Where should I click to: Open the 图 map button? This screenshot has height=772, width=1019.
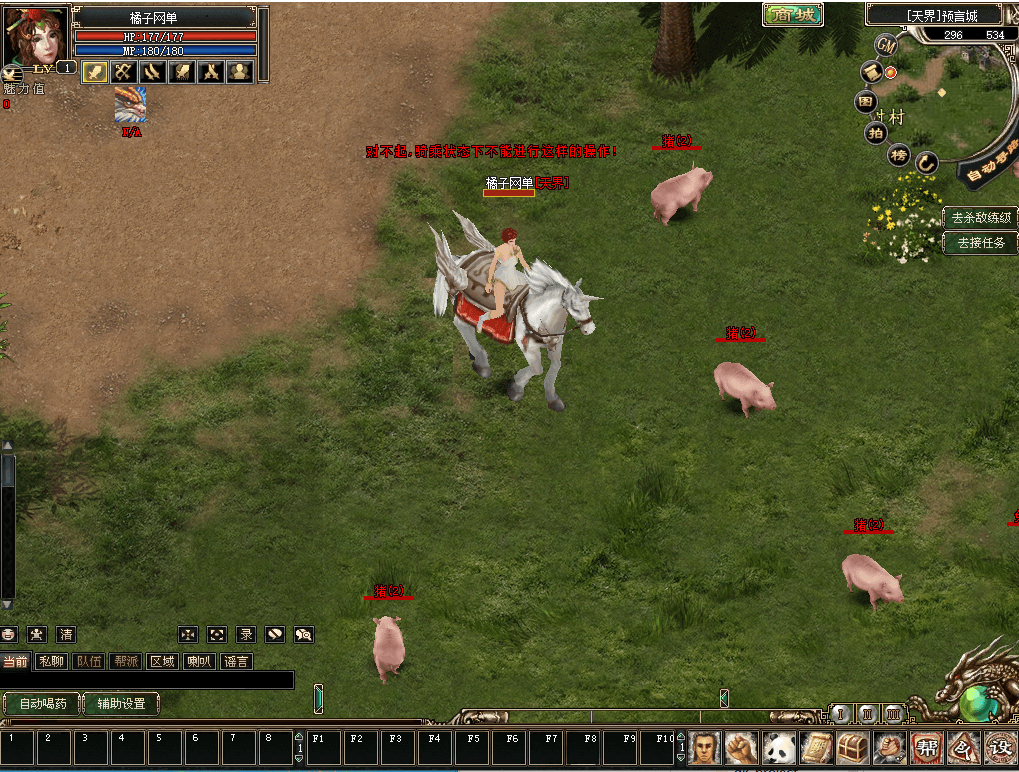click(866, 102)
